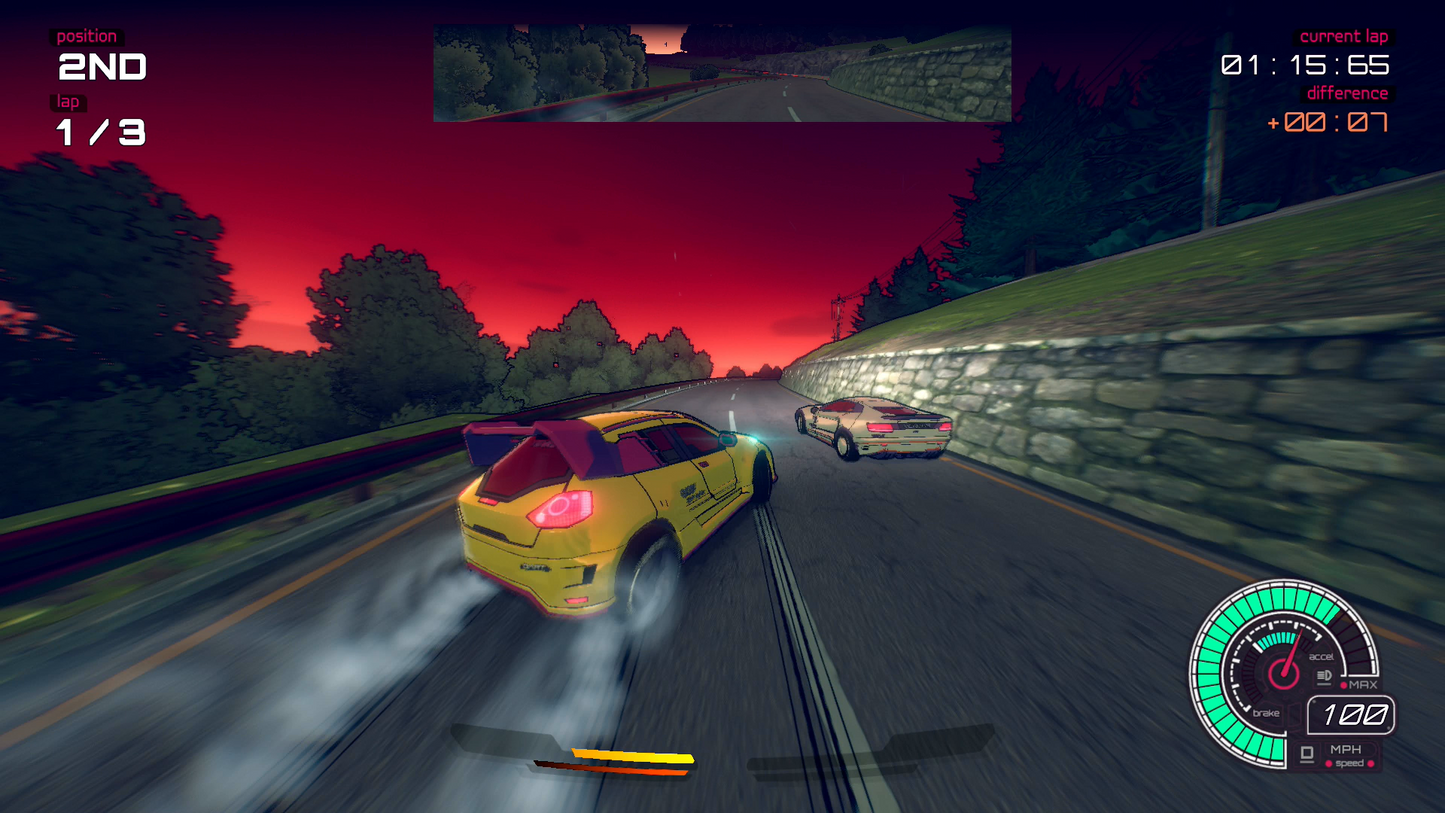
Task: Expand the position label above 2ND
Action: coord(85,35)
